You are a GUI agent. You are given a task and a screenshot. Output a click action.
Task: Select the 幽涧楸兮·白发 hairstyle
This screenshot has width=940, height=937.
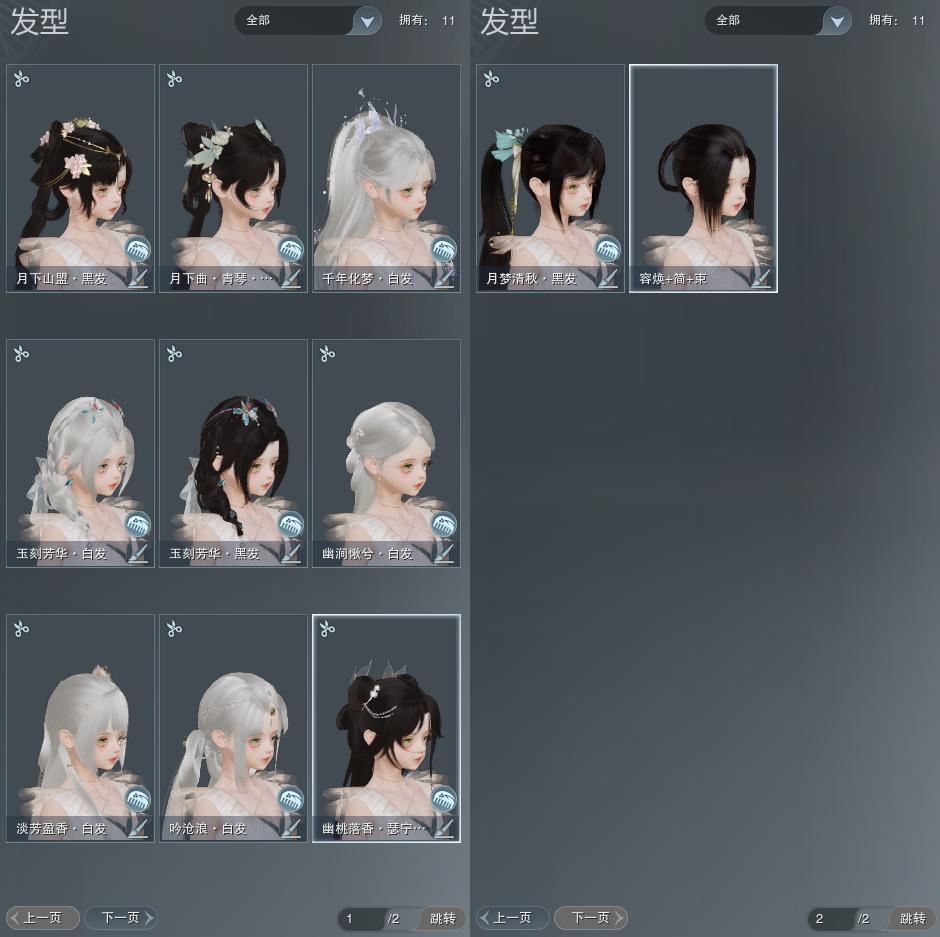tap(386, 445)
